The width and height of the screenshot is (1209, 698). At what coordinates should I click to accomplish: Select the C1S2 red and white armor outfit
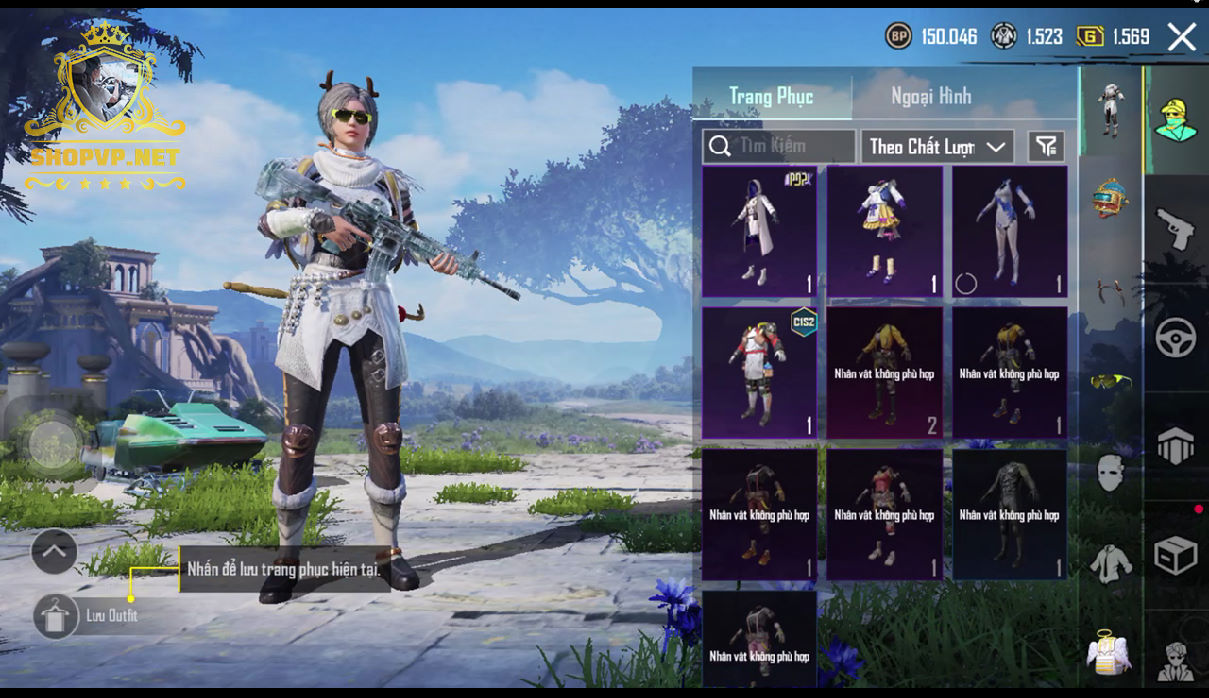[x=760, y=373]
